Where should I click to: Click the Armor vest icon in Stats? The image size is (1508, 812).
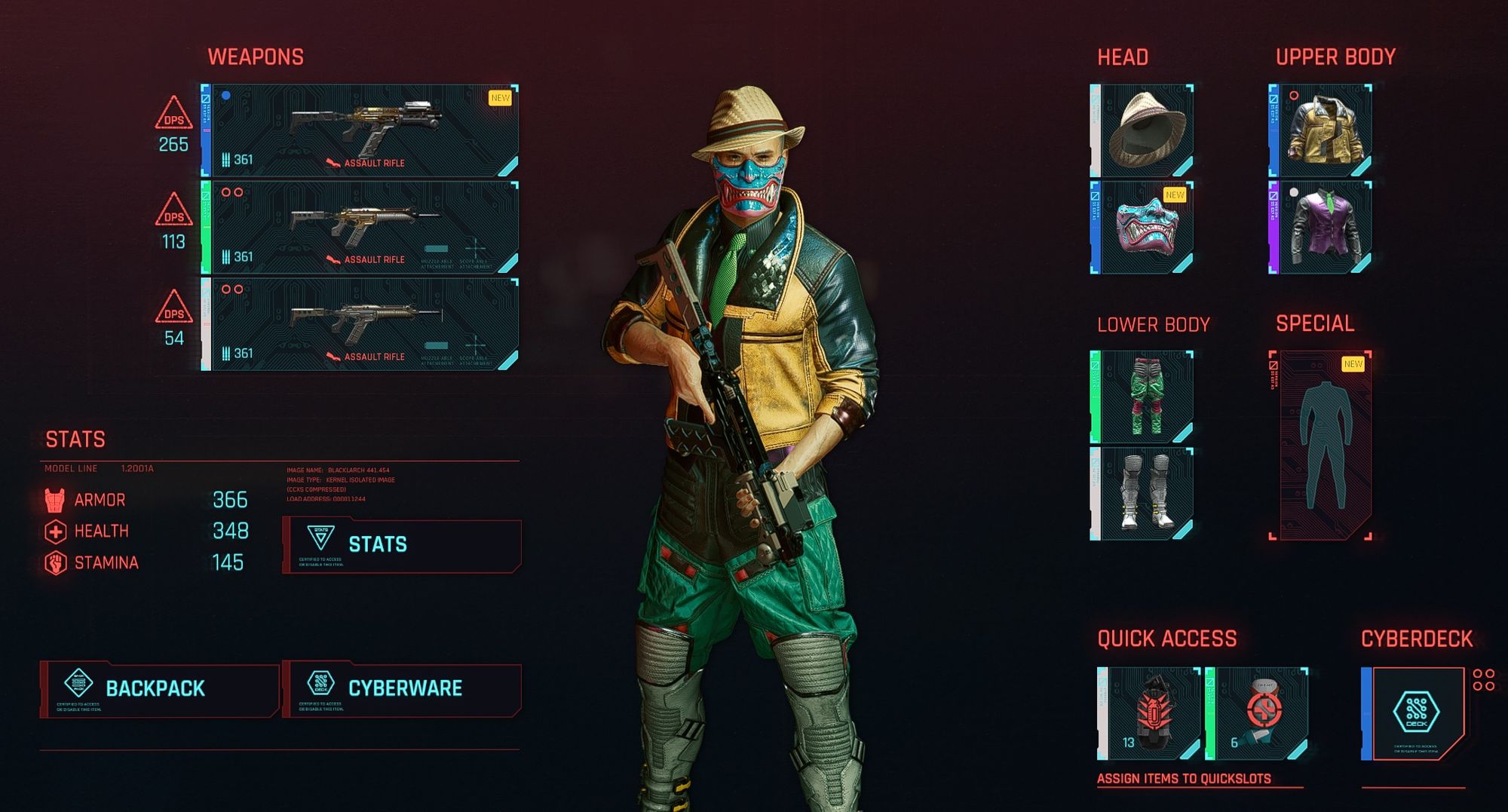click(x=55, y=500)
